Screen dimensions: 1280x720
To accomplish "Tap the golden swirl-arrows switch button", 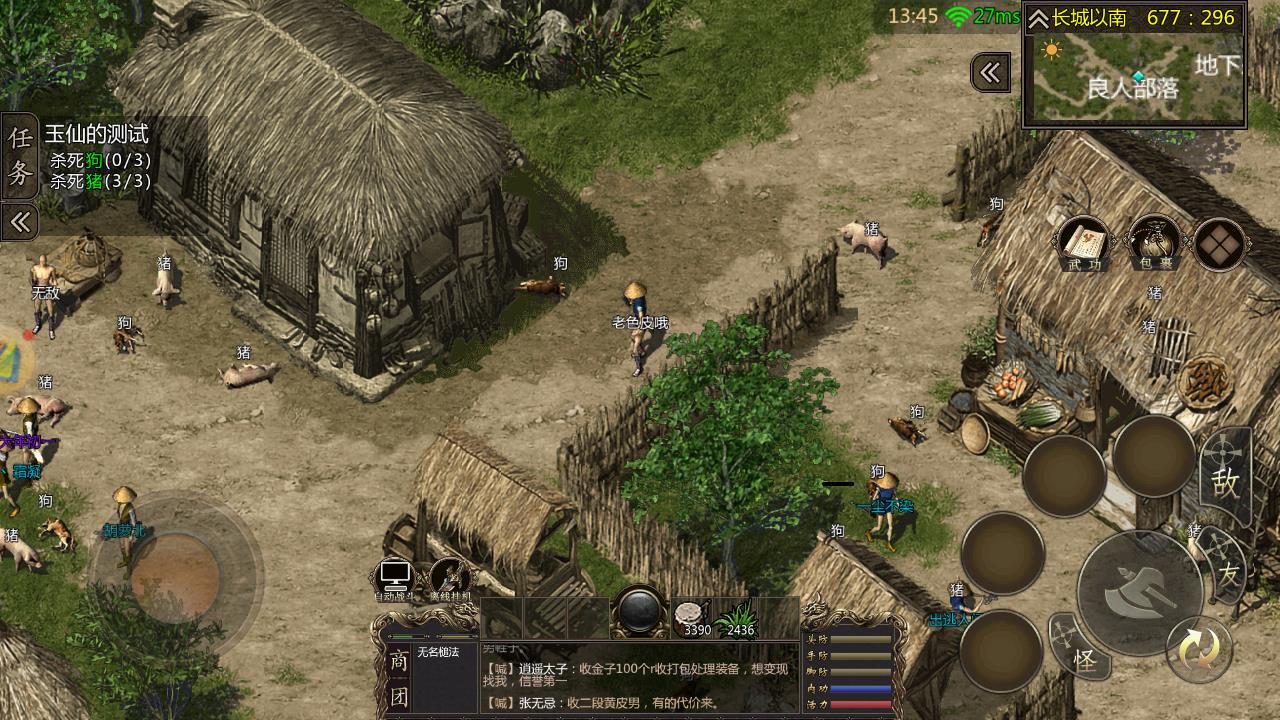I will click(1198, 650).
